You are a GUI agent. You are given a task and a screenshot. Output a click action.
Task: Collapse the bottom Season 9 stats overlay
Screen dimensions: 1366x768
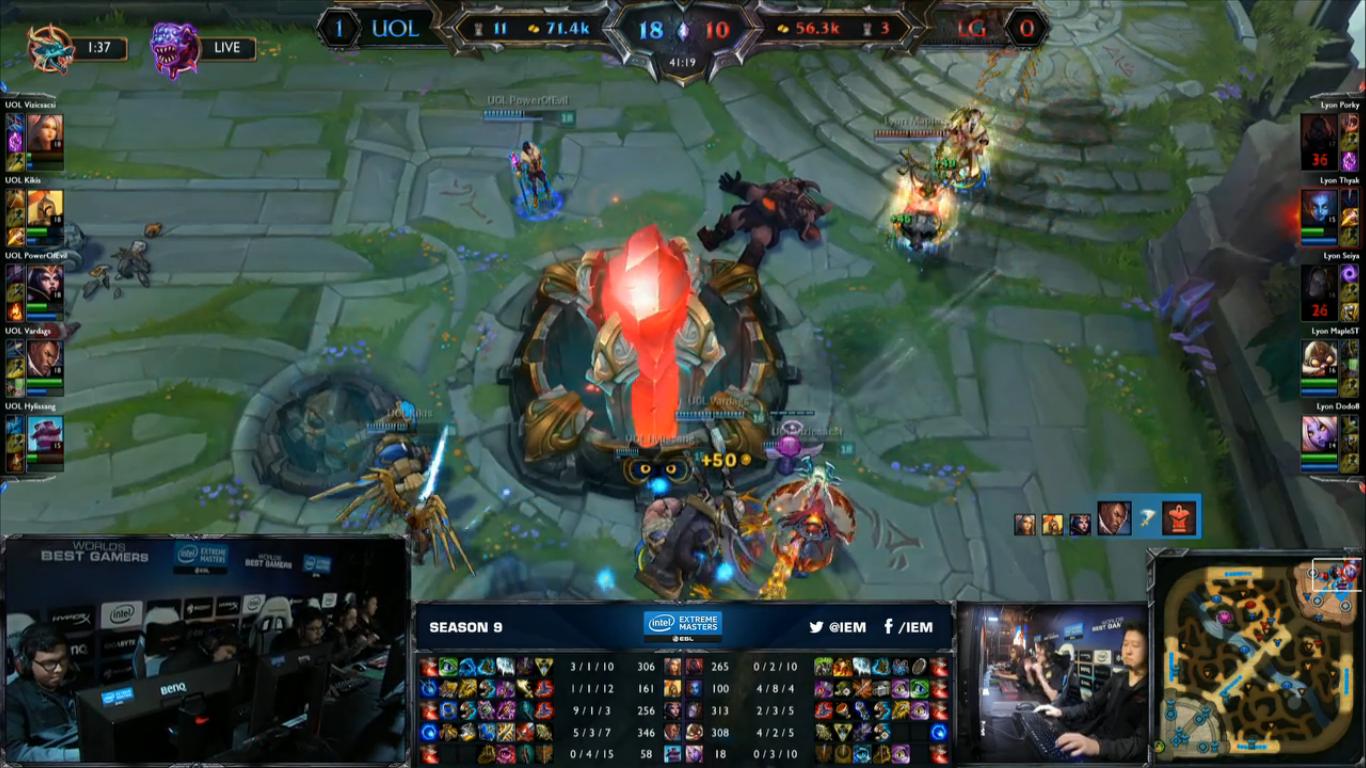pyautogui.click(x=683, y=627)
